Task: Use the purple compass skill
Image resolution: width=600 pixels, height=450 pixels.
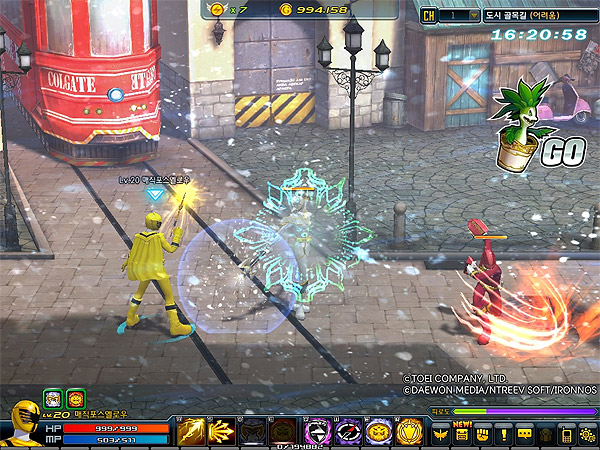Action: pos(348,432)
